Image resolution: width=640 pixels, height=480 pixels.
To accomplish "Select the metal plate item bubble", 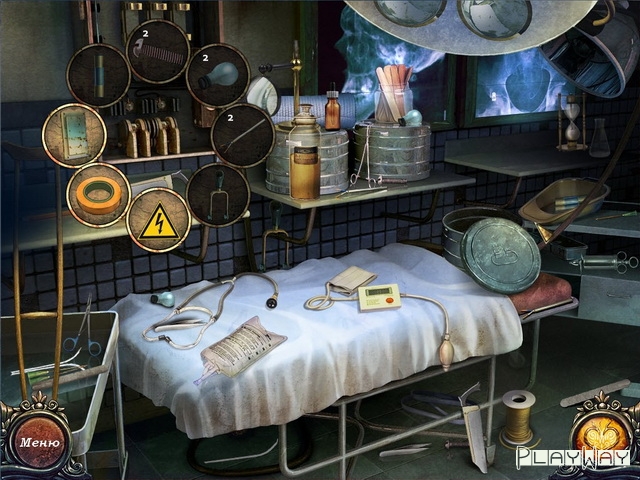I will [x=74, y=135].
